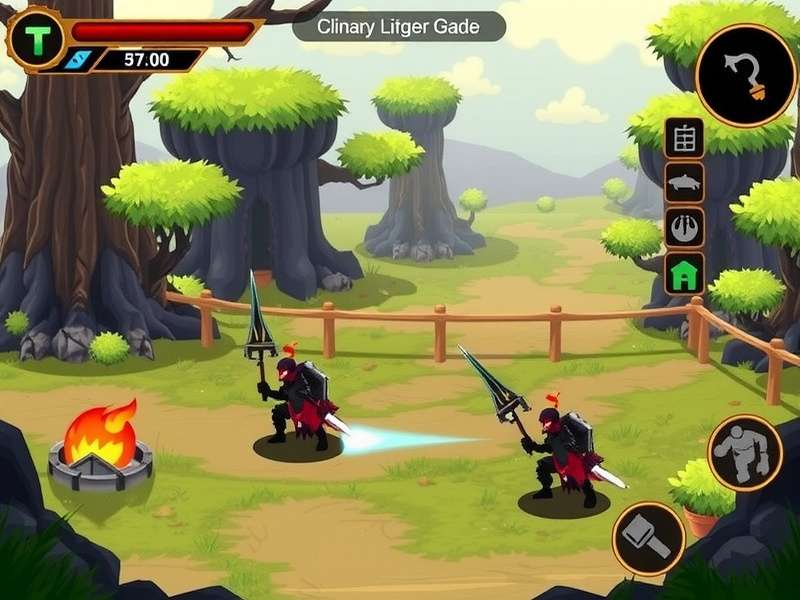Open the grid panel icon
Image resolution: width=800 pixels, height=600 pixels.
685,138
